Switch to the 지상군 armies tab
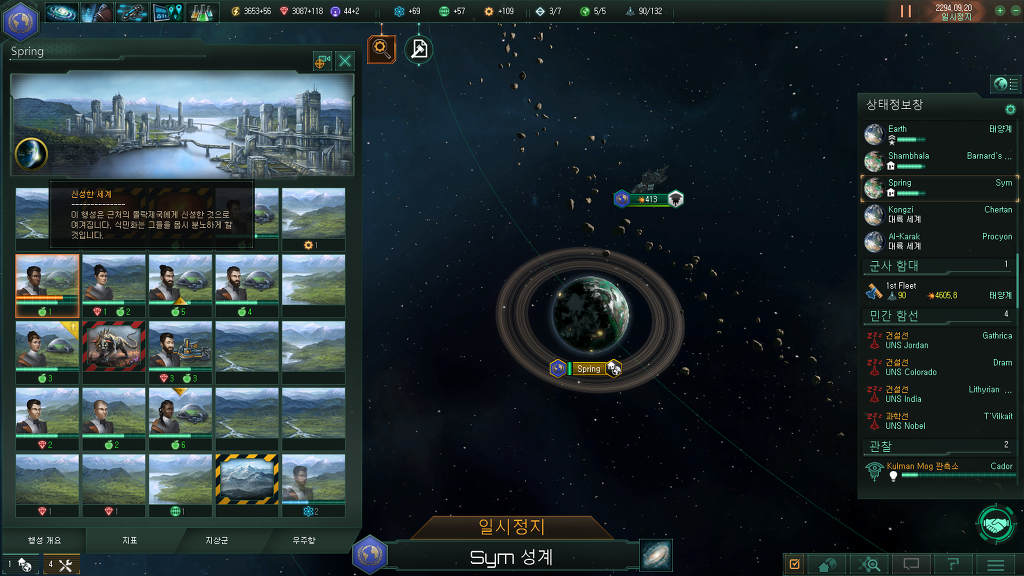Screen dimensions: 1024x576 [216, 540]
